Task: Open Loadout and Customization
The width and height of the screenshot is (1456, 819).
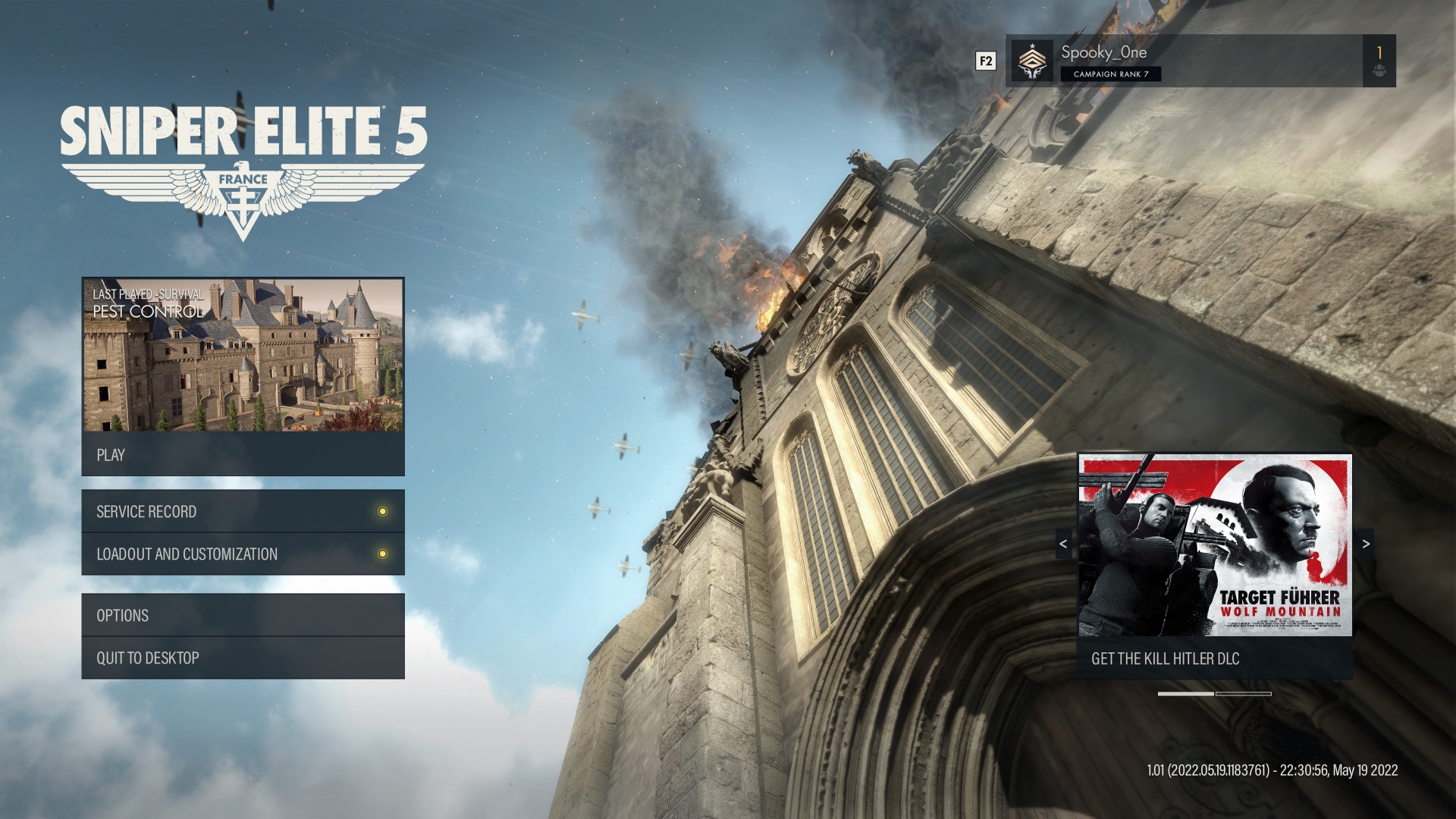Action: tap(243, 554)
